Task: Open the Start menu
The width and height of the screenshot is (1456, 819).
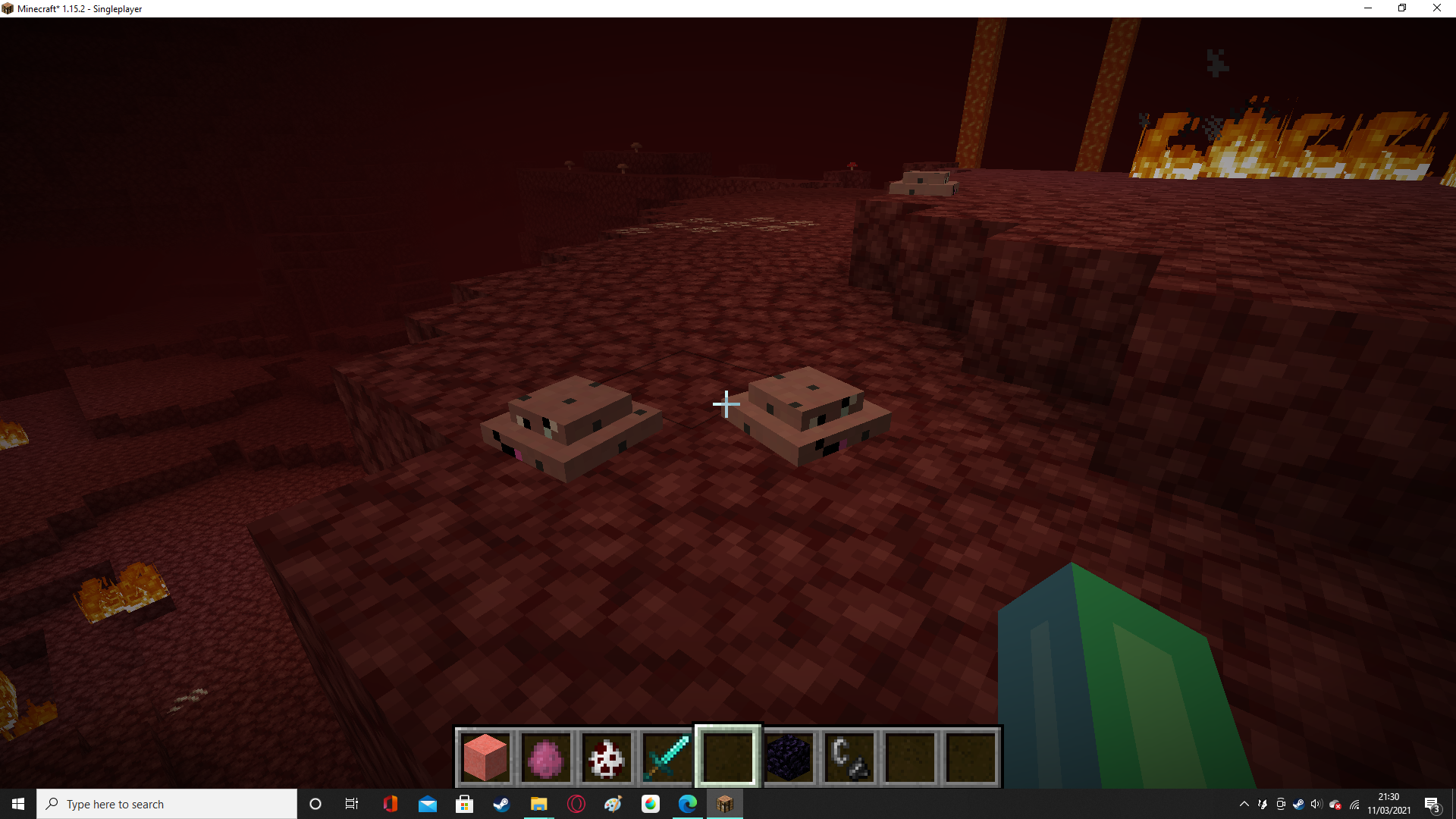Action: click(17, 804)
